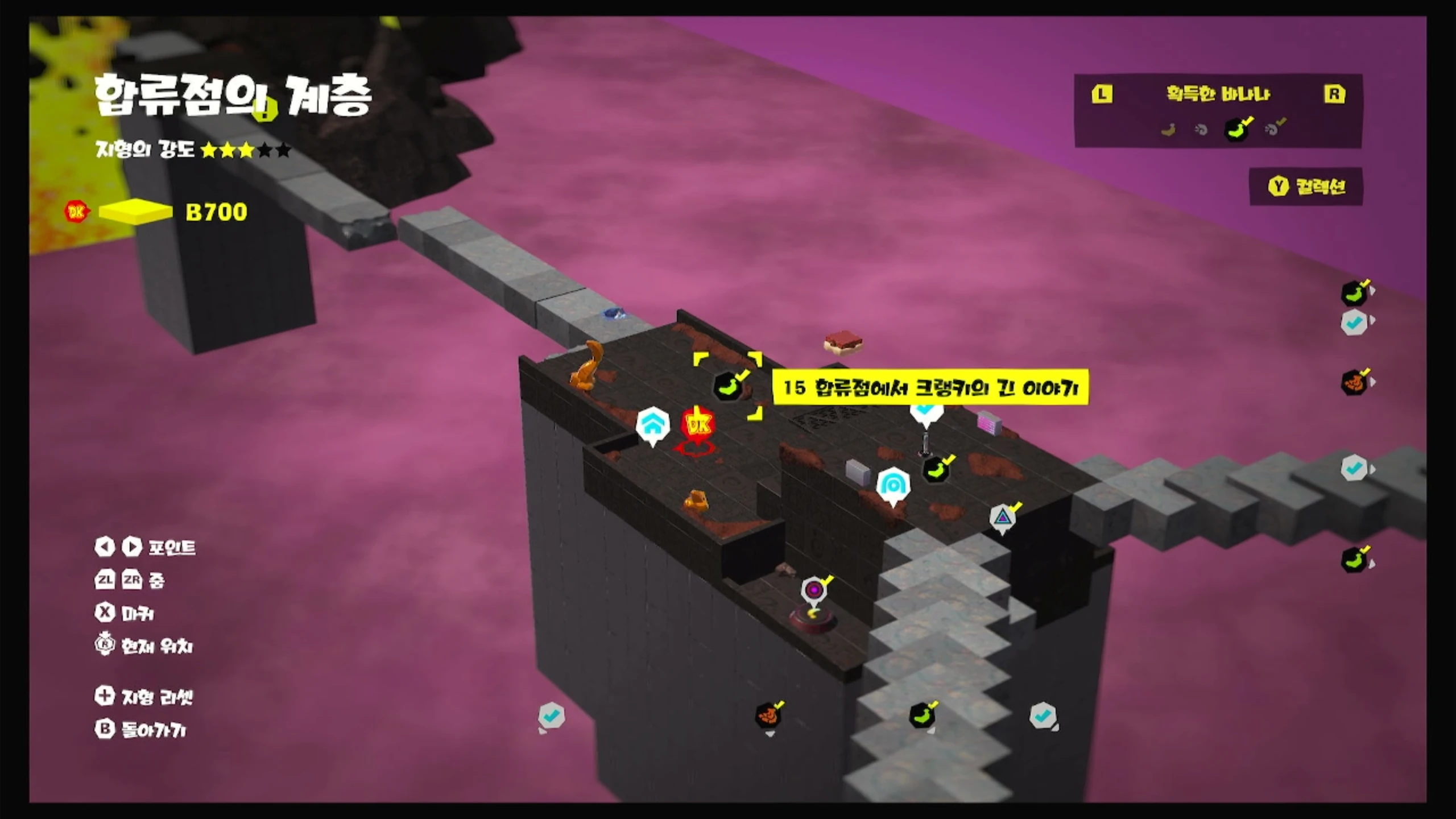Select the highlighted banana marker in yellow brackets
The width and height of the screenshot is (1456, 819).
[x=728, y=387]
